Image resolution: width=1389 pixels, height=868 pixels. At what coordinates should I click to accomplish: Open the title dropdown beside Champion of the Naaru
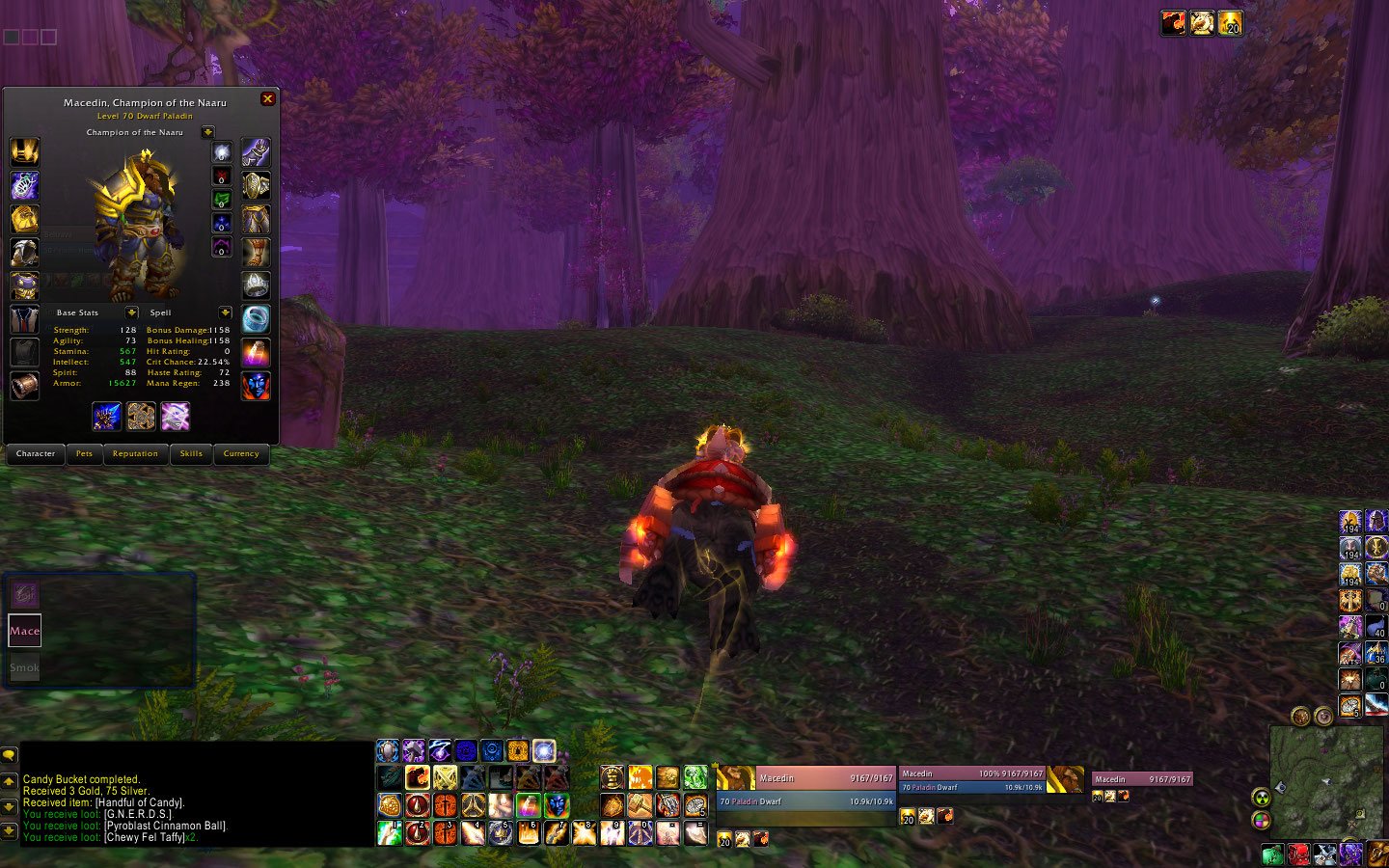[x=207, y=132]
